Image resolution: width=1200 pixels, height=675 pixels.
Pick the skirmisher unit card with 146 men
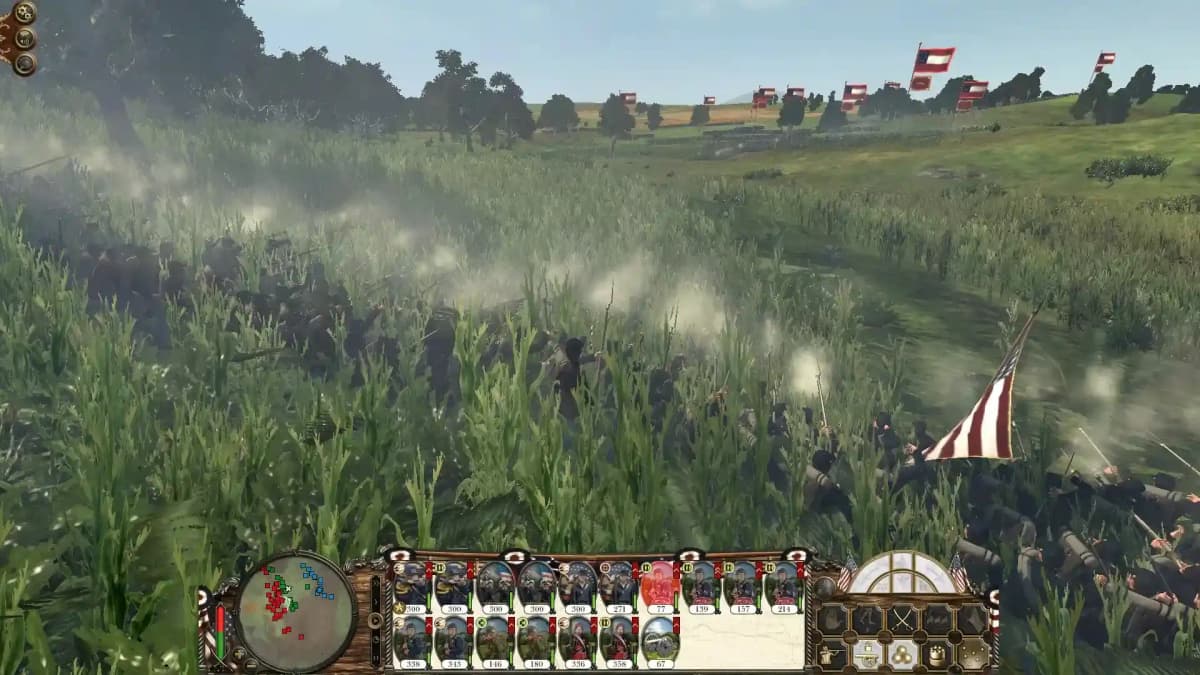494,640
